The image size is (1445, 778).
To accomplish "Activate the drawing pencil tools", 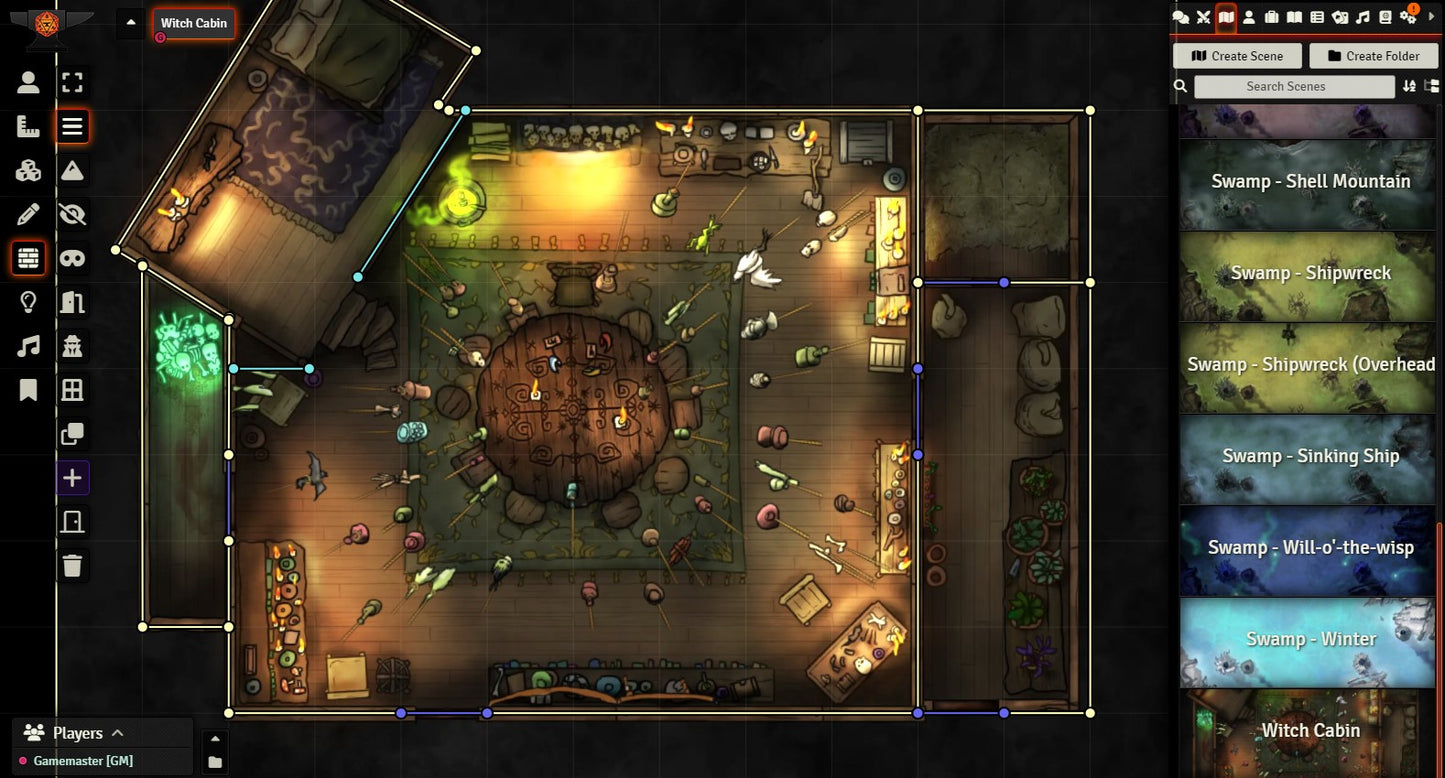I will [x=28, y=214].
